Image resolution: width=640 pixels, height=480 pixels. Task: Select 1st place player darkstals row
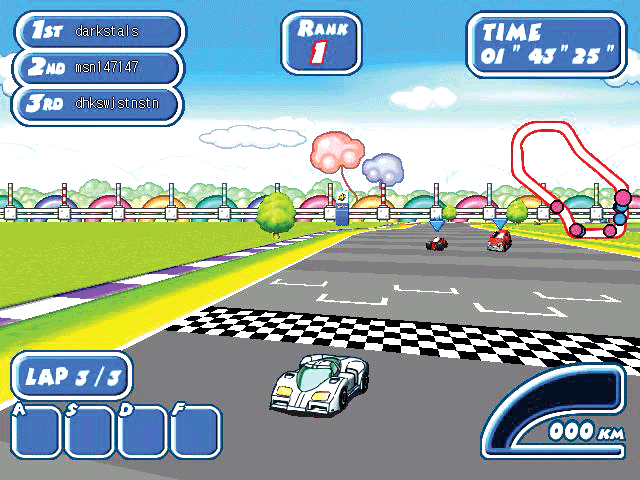[98, 30]
